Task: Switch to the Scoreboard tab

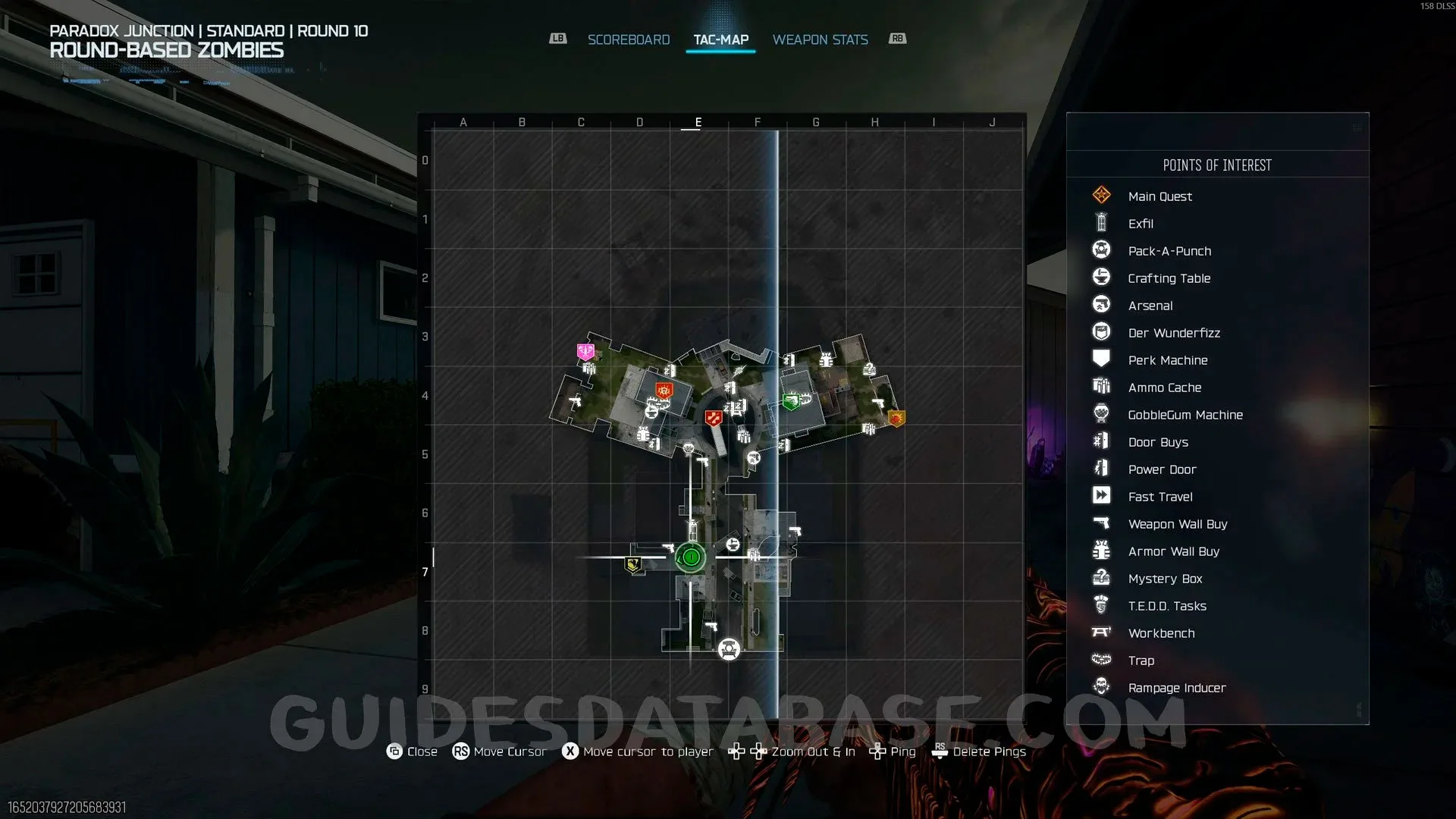Action: (x=629, y=39)
